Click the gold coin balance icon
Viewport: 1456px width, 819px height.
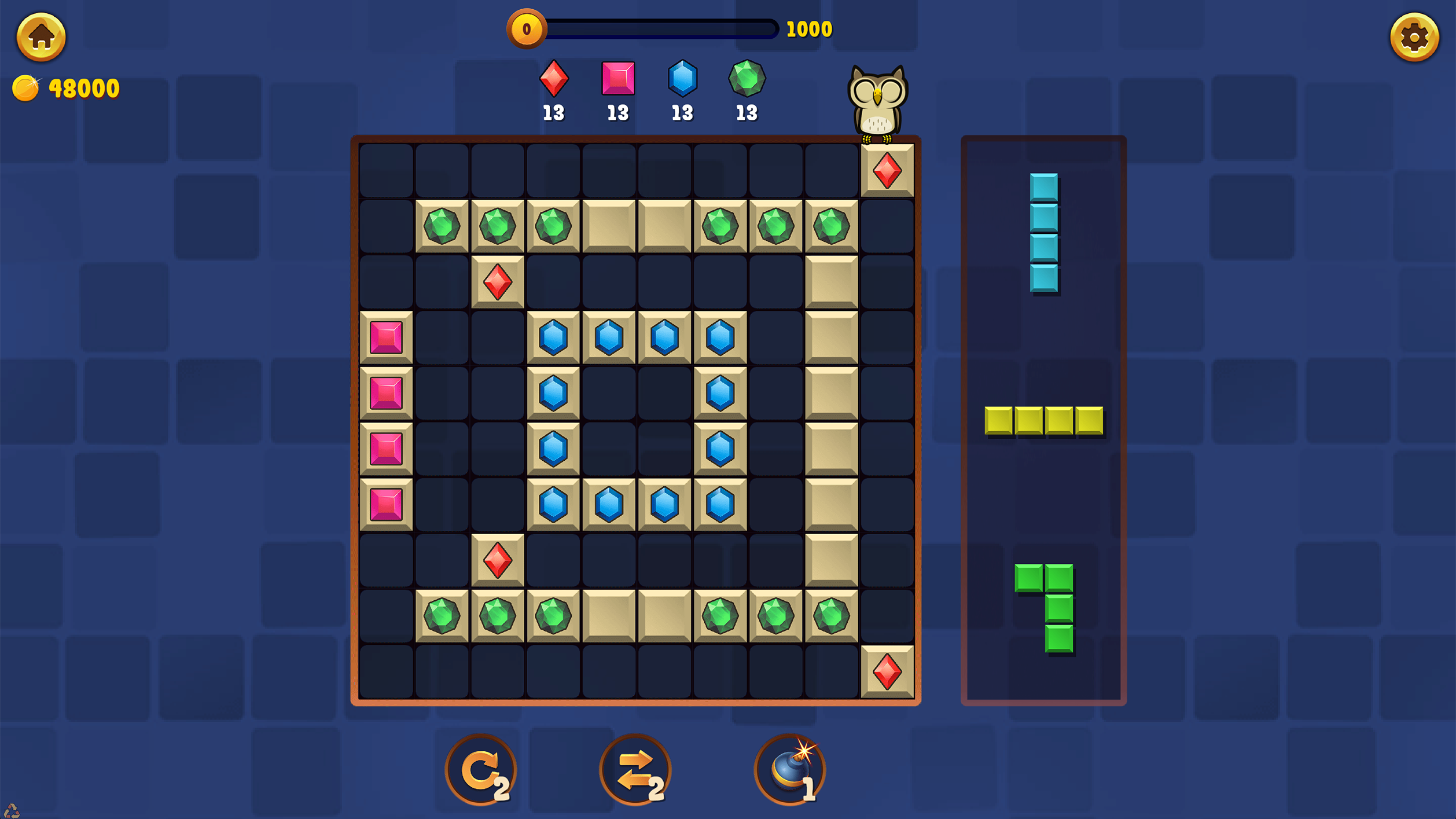(x=27, y=88)
